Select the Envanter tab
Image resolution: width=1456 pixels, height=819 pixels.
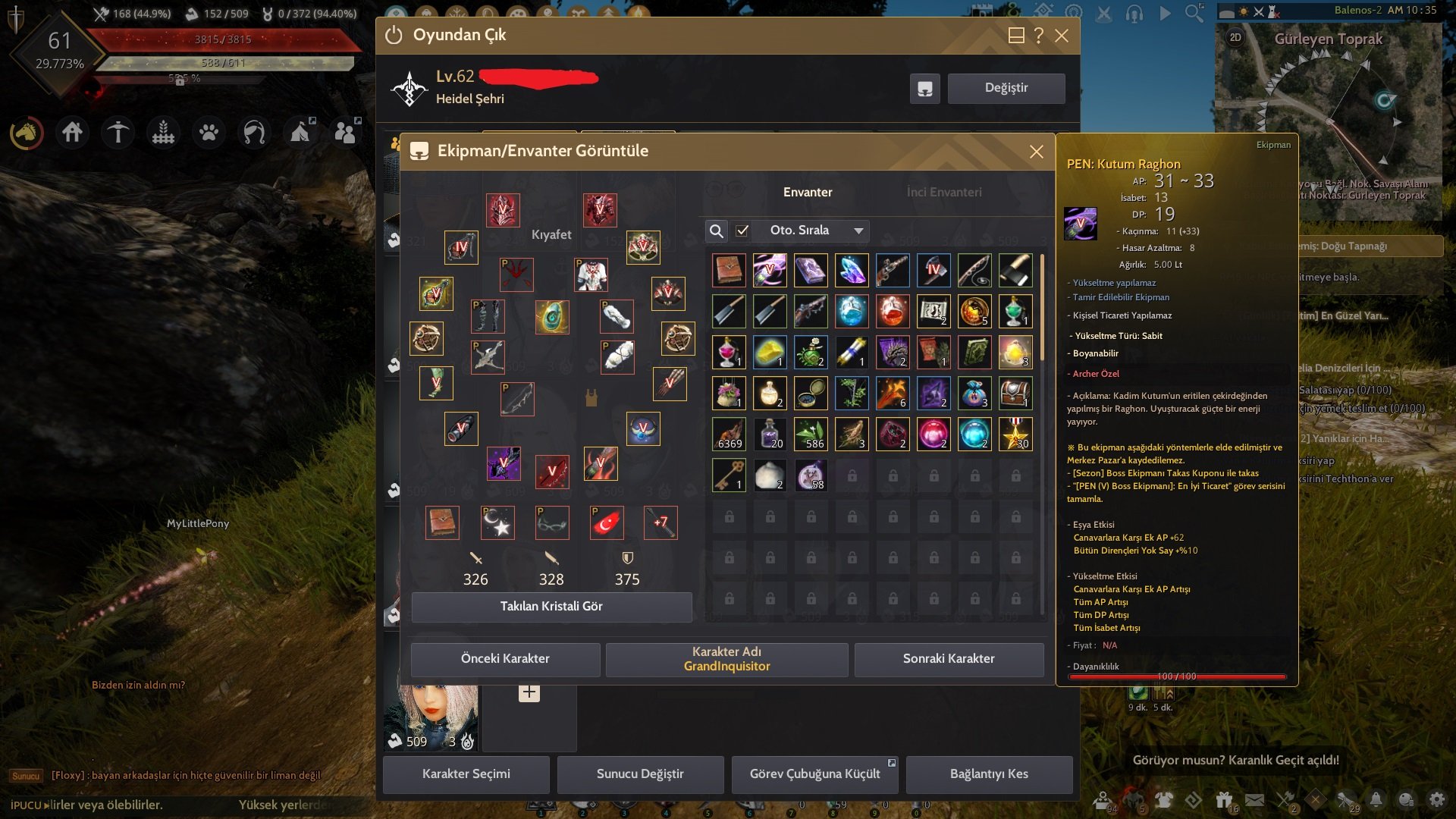(x=808, y=192)
